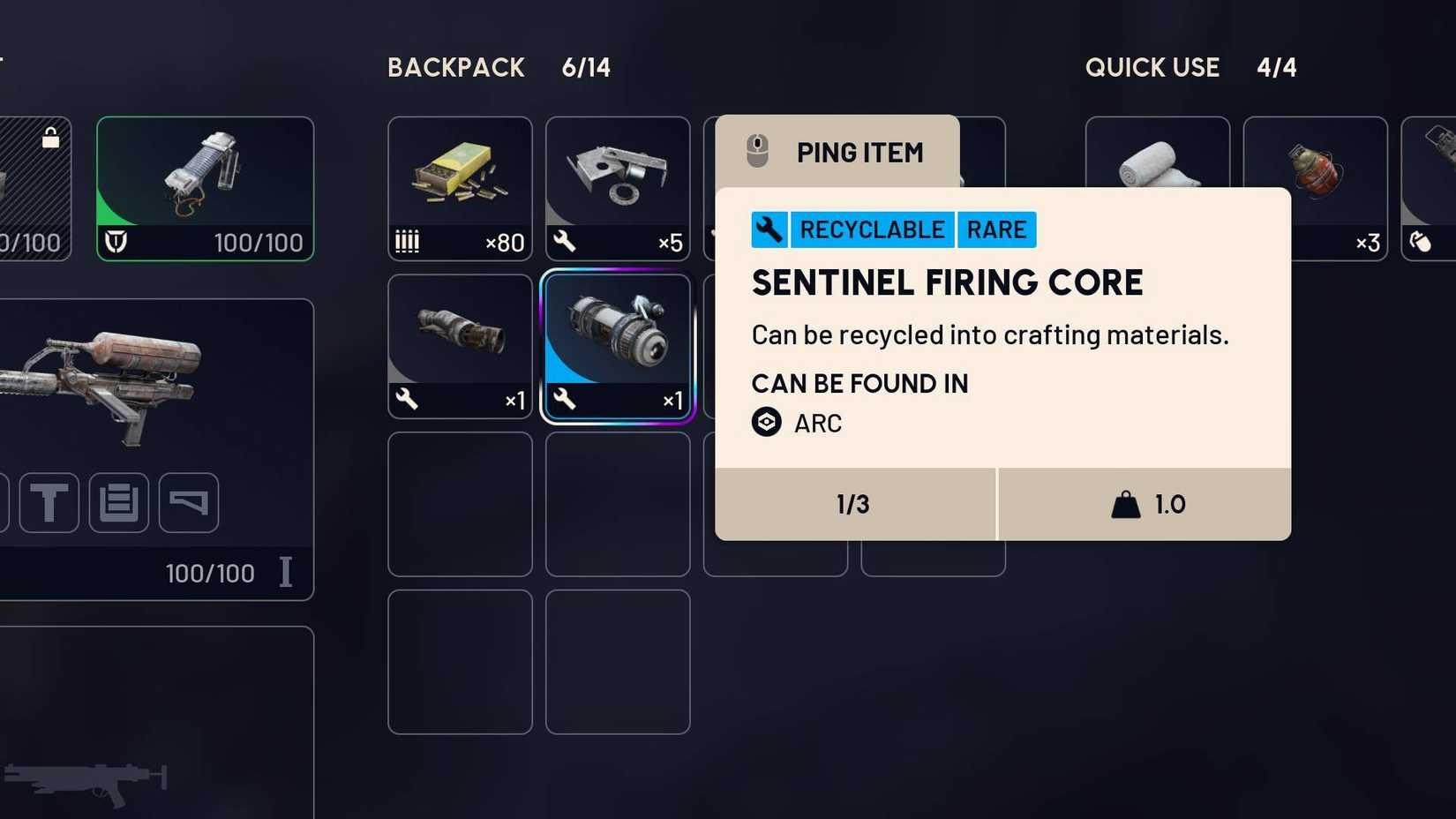Select the muzzle attachment slot icon

pos(49,503)
